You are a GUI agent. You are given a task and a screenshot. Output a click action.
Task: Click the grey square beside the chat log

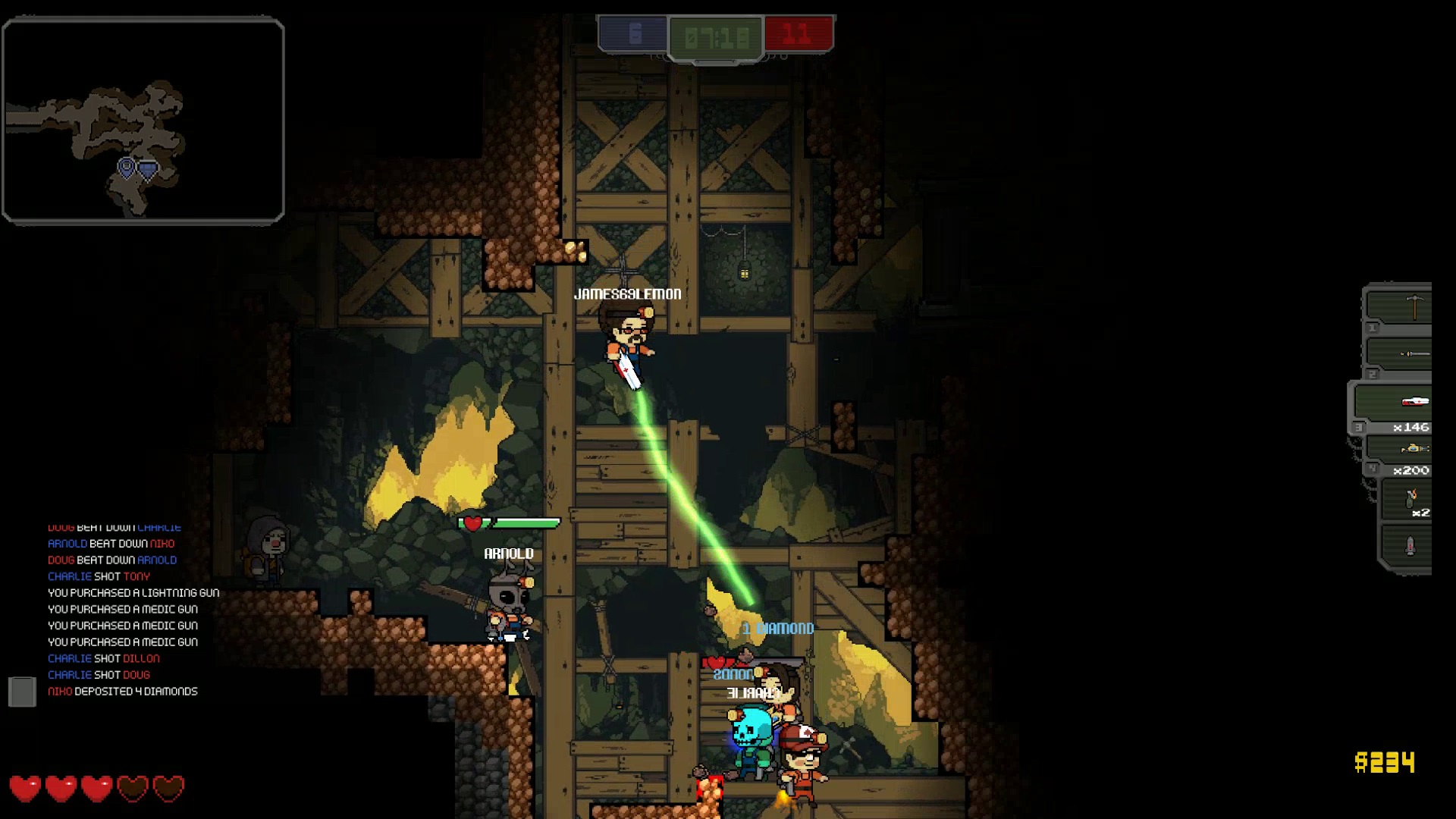[x=22, y=692]
